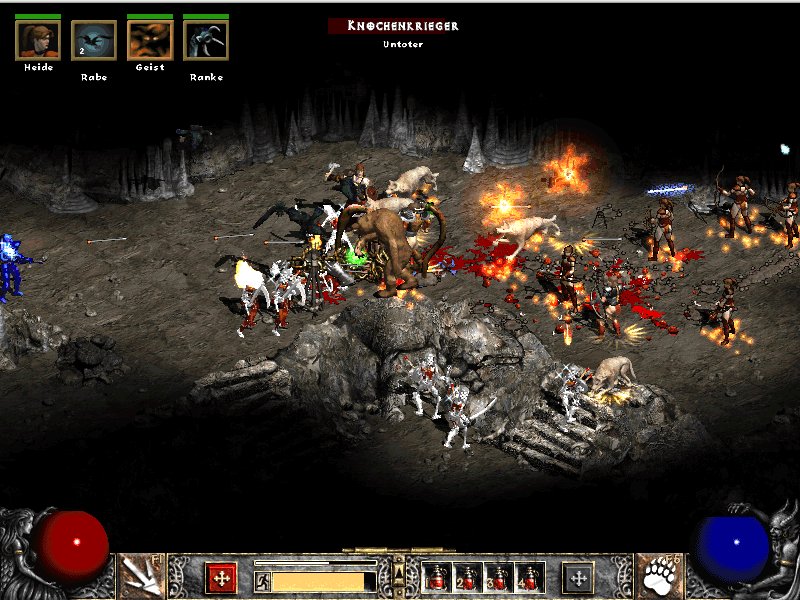This screenshot has height=600, width=800.
Task: Use the healing potion in belt slot 2
Action: point(468,577)
